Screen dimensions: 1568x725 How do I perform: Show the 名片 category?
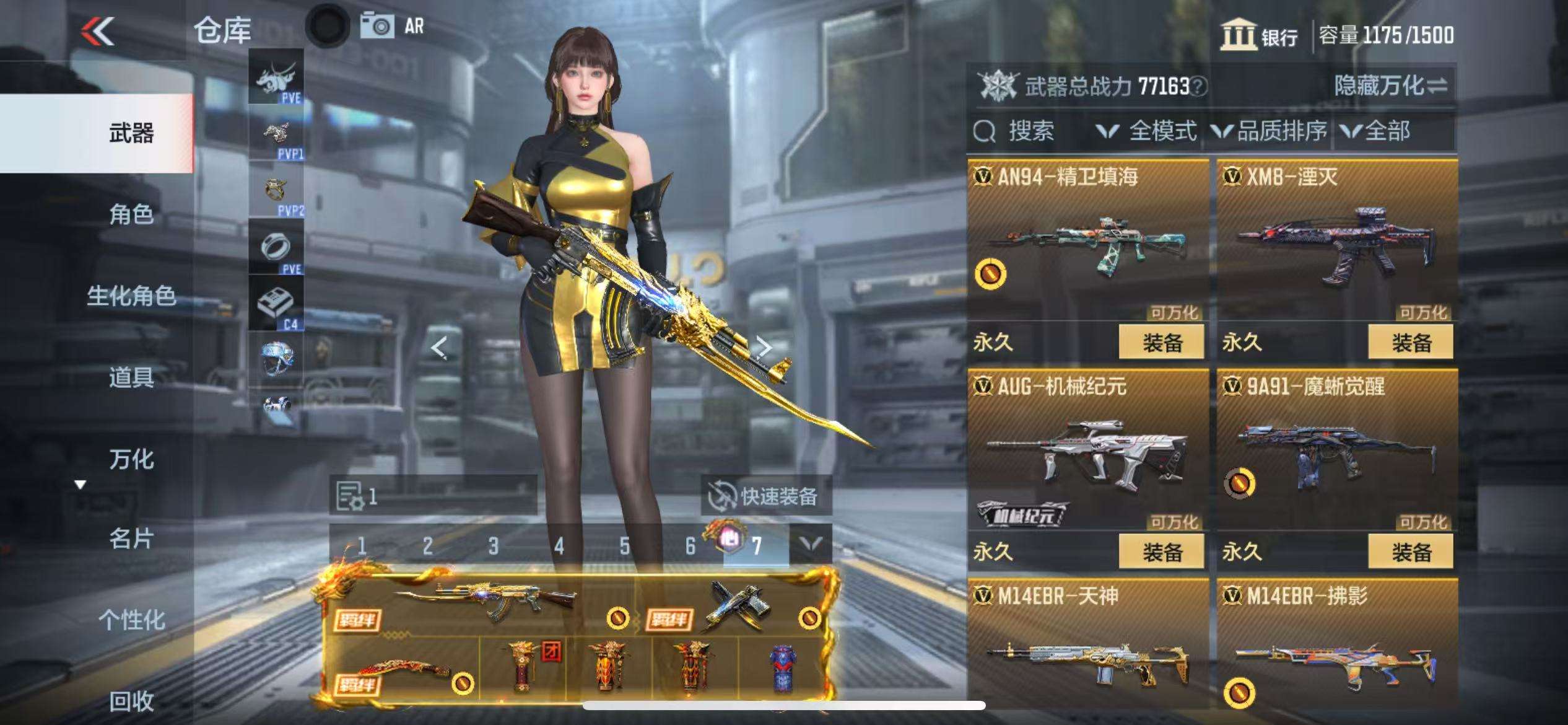tap(131, 539)
